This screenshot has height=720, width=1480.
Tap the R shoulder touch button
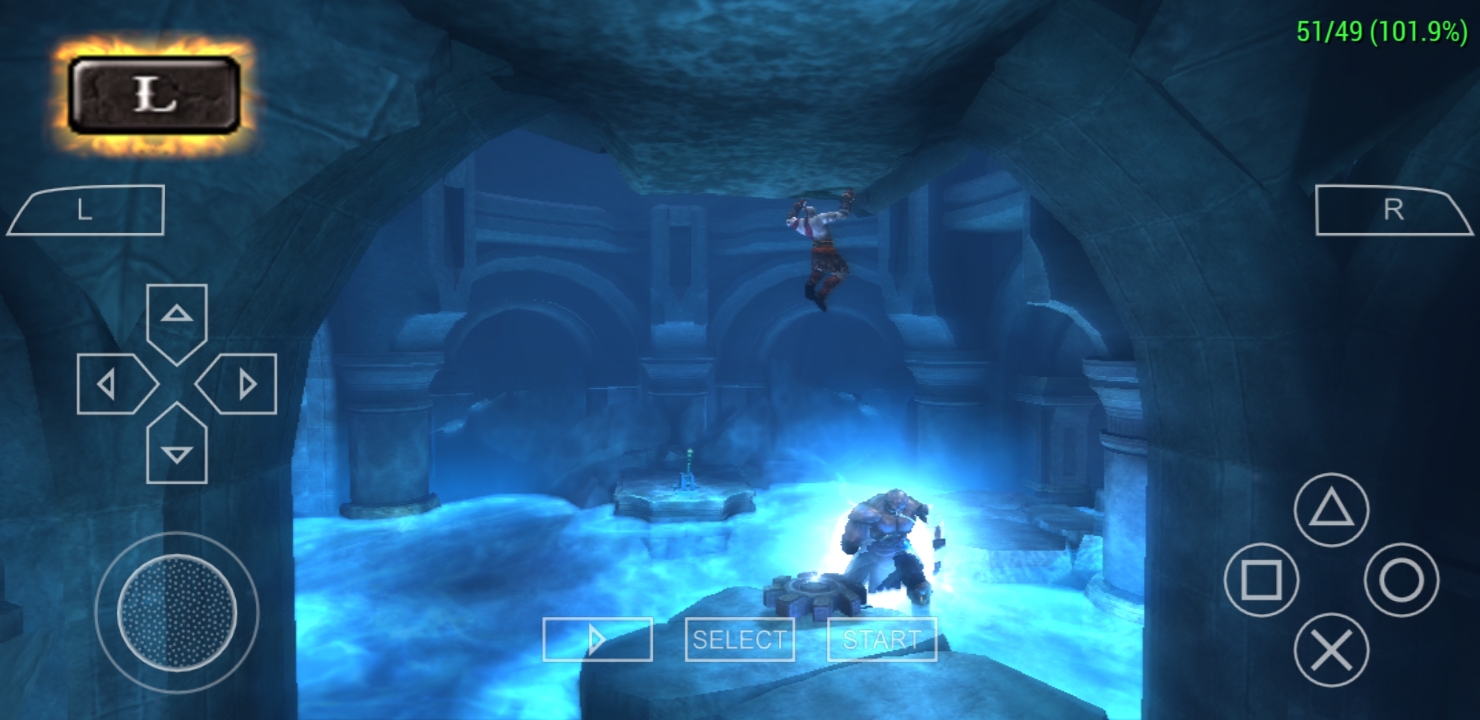[1393, 210]
